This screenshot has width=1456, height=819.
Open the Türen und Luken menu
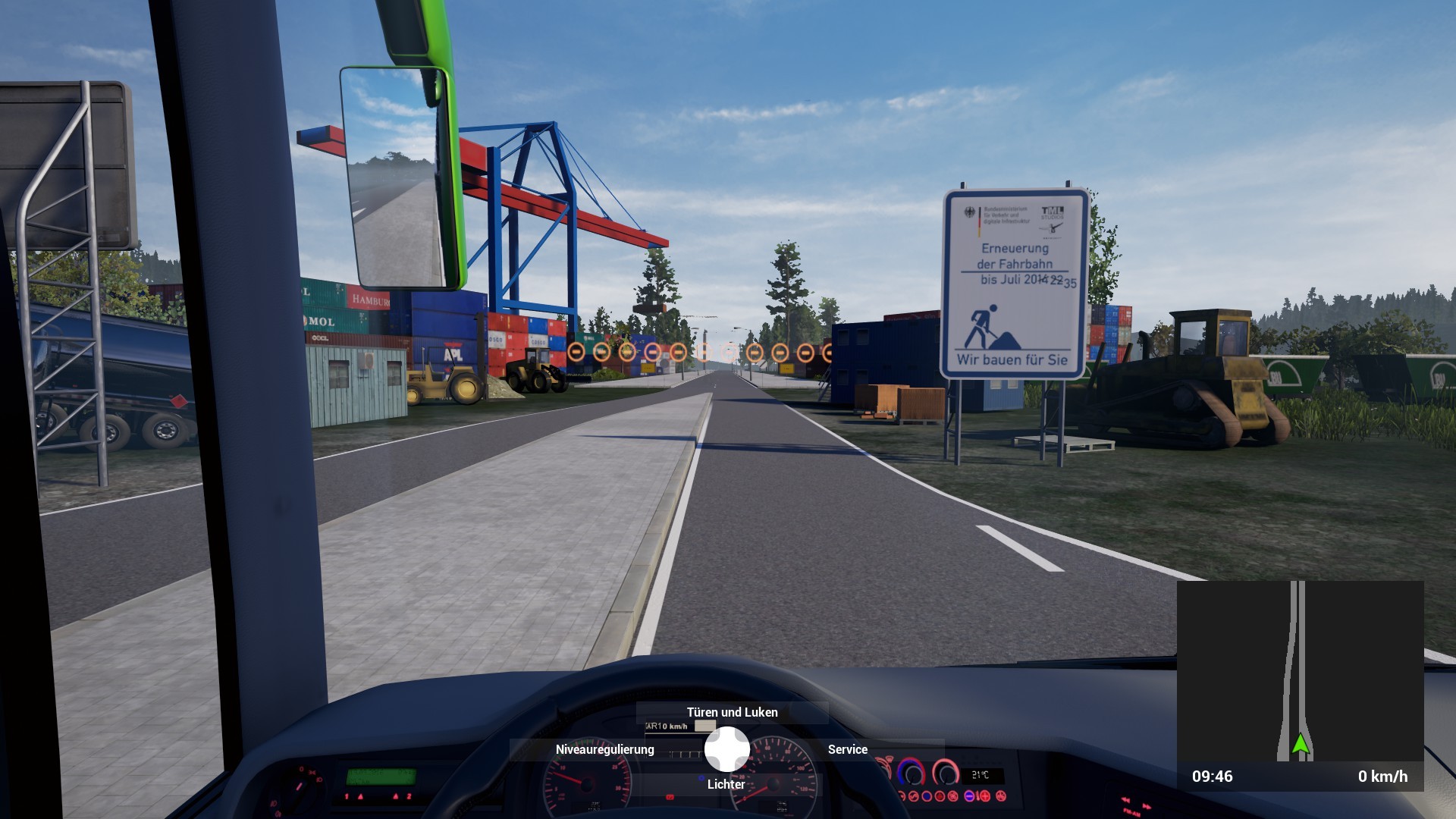pos(732,712)
